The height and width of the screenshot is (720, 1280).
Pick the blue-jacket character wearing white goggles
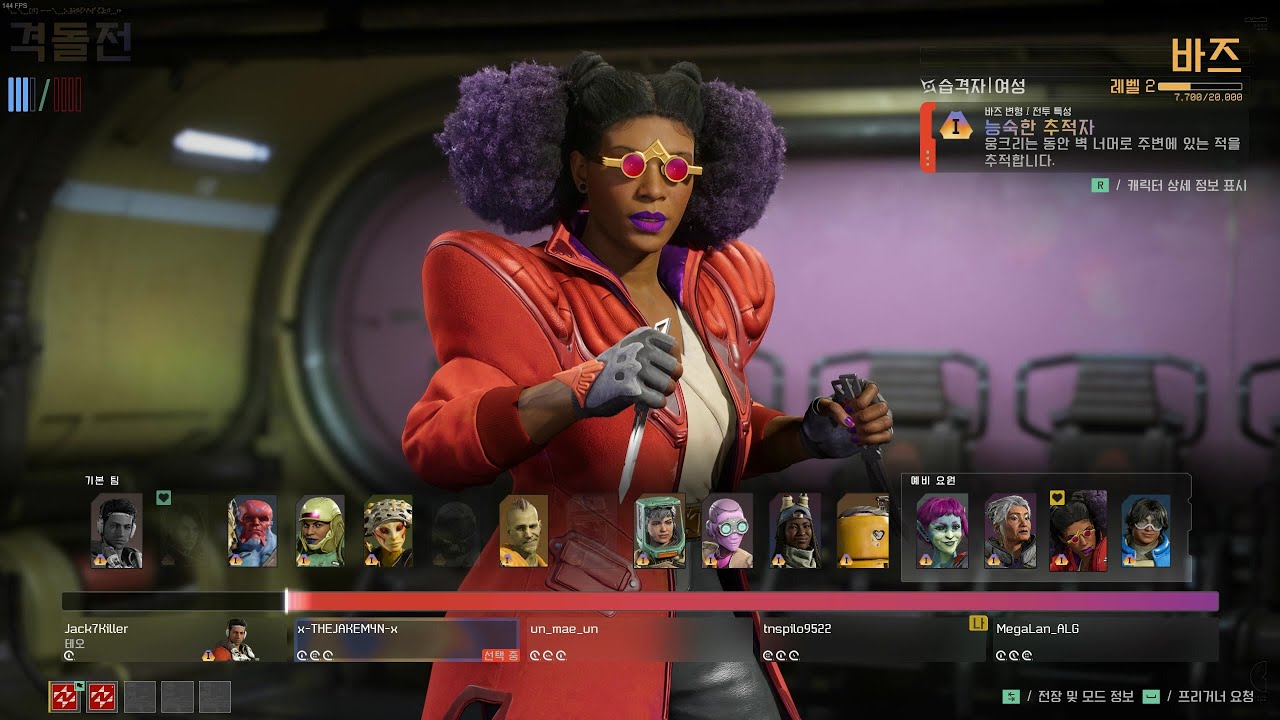coord(1146,531)
